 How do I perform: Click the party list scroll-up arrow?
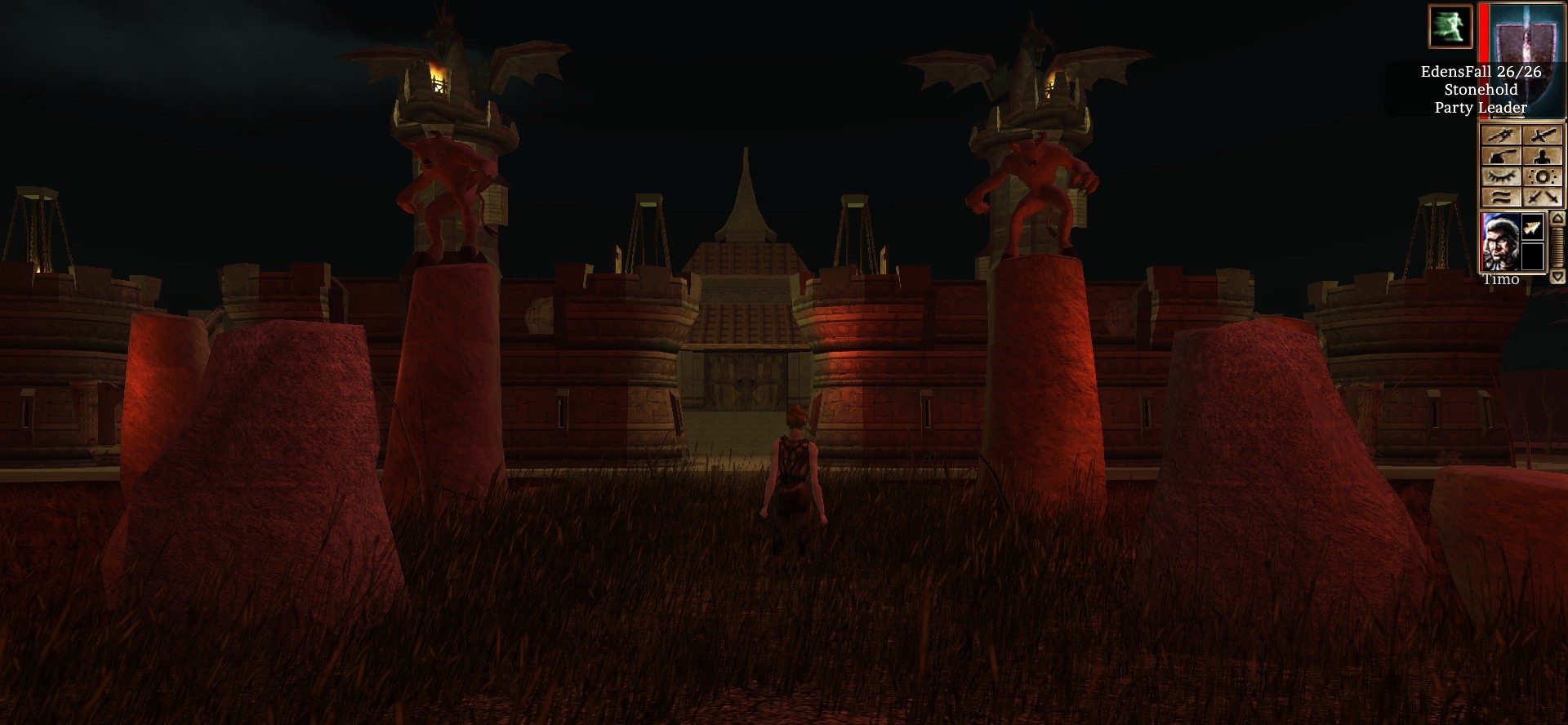pyautogui.click(x=1557, y=218)
